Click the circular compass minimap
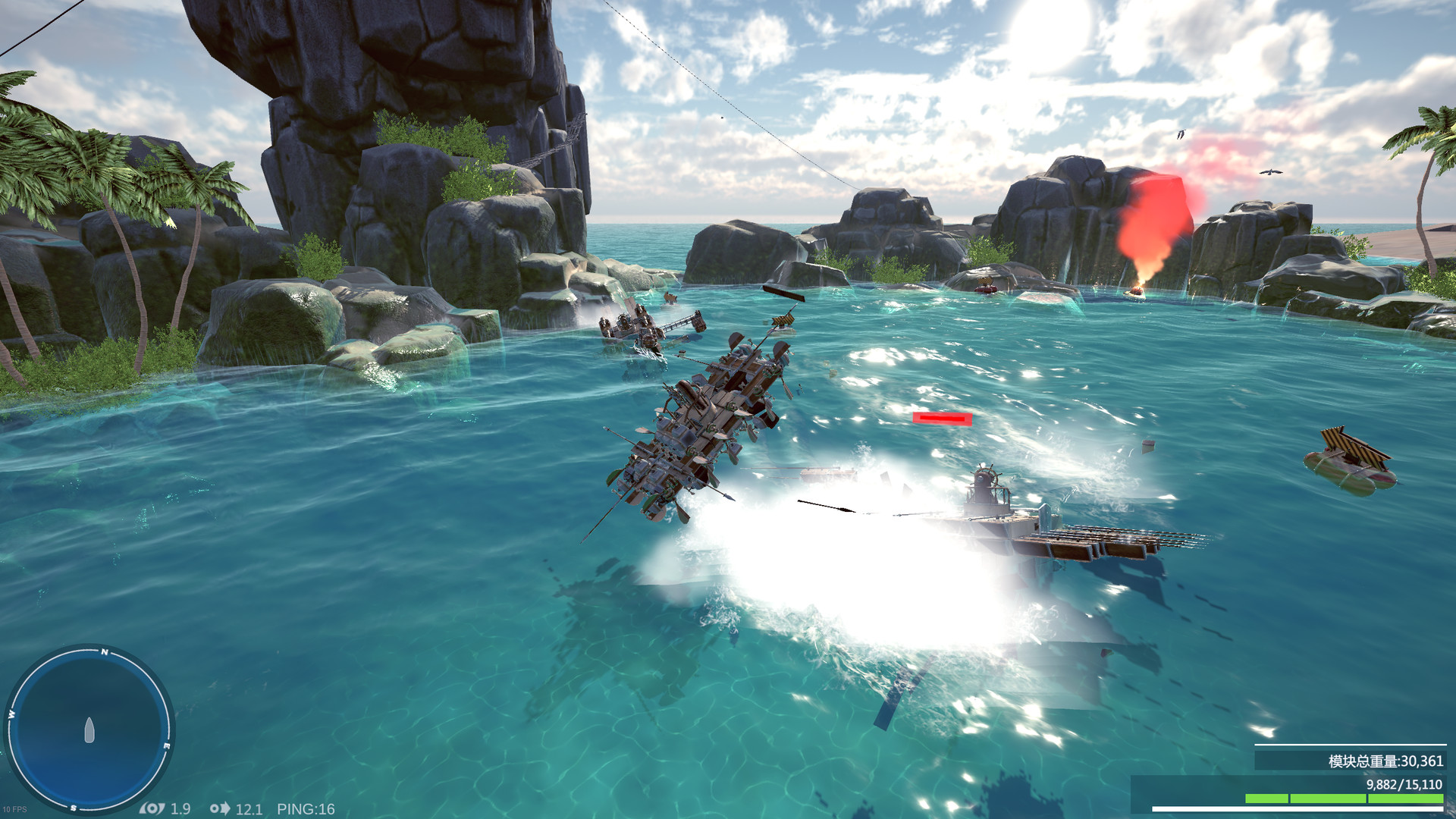The width and height of the screenshot is (1456, 819). click(89, 730)
